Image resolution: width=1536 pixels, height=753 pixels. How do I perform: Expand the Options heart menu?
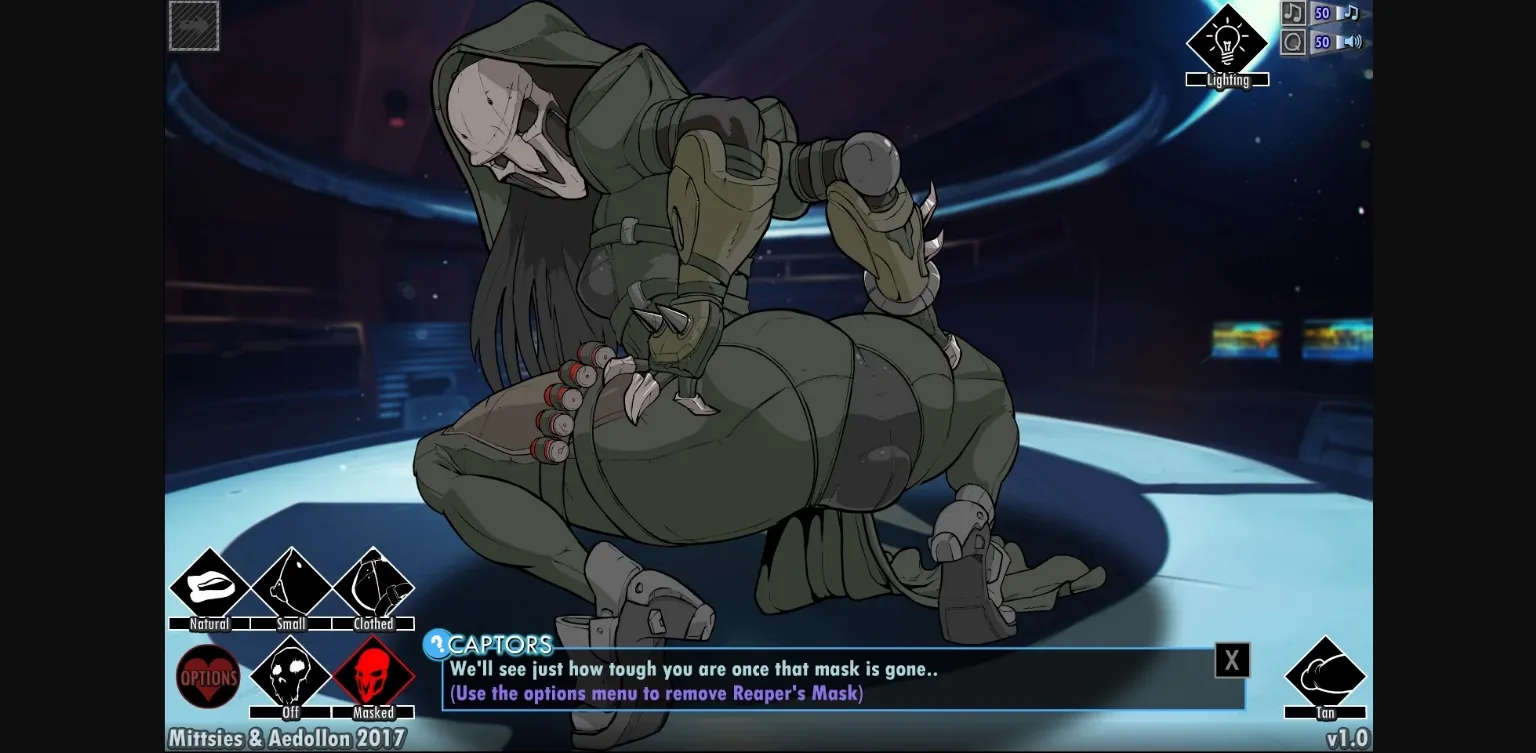[x=208, y=678]
